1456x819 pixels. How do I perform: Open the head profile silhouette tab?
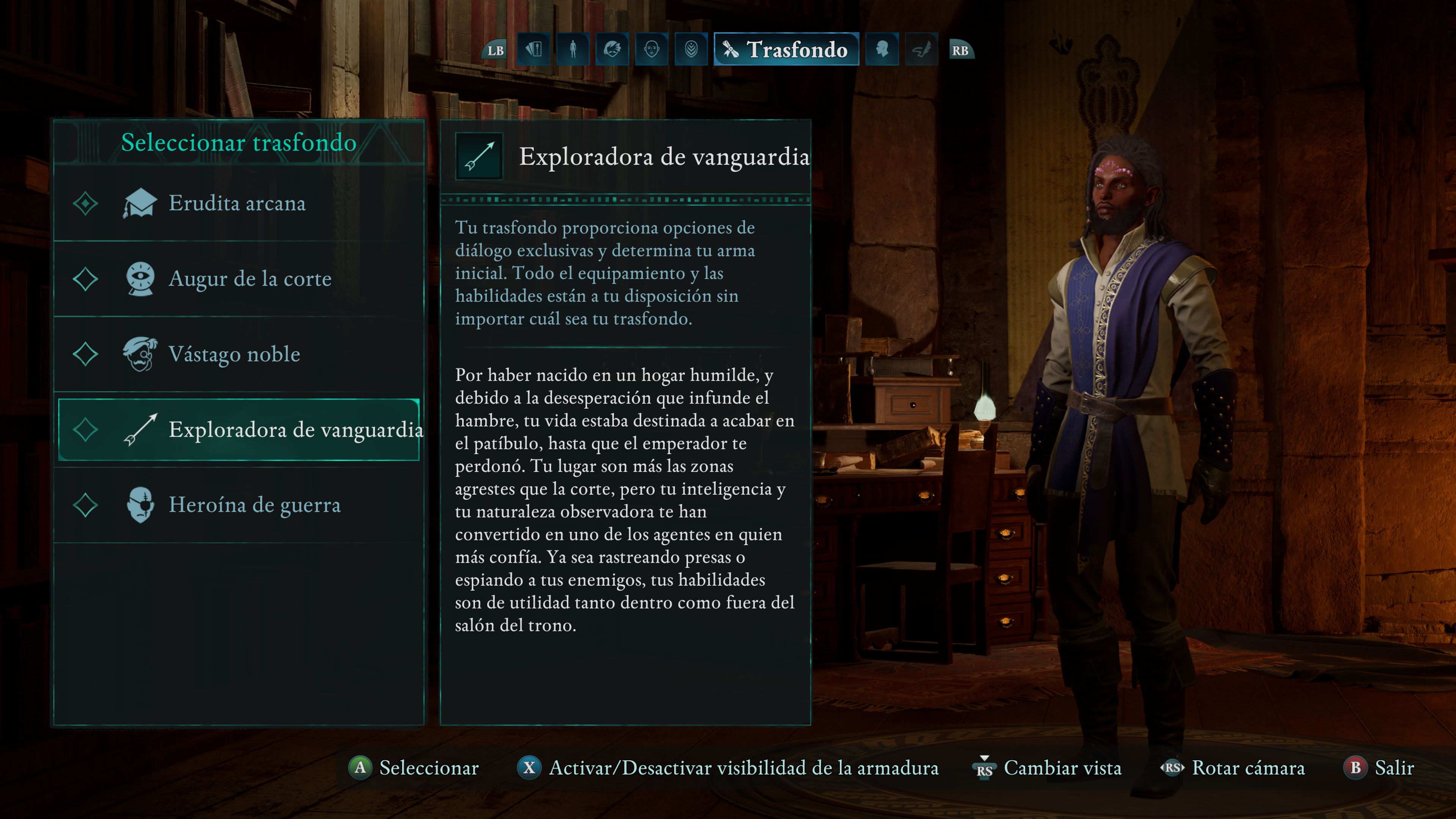(882, 50)
